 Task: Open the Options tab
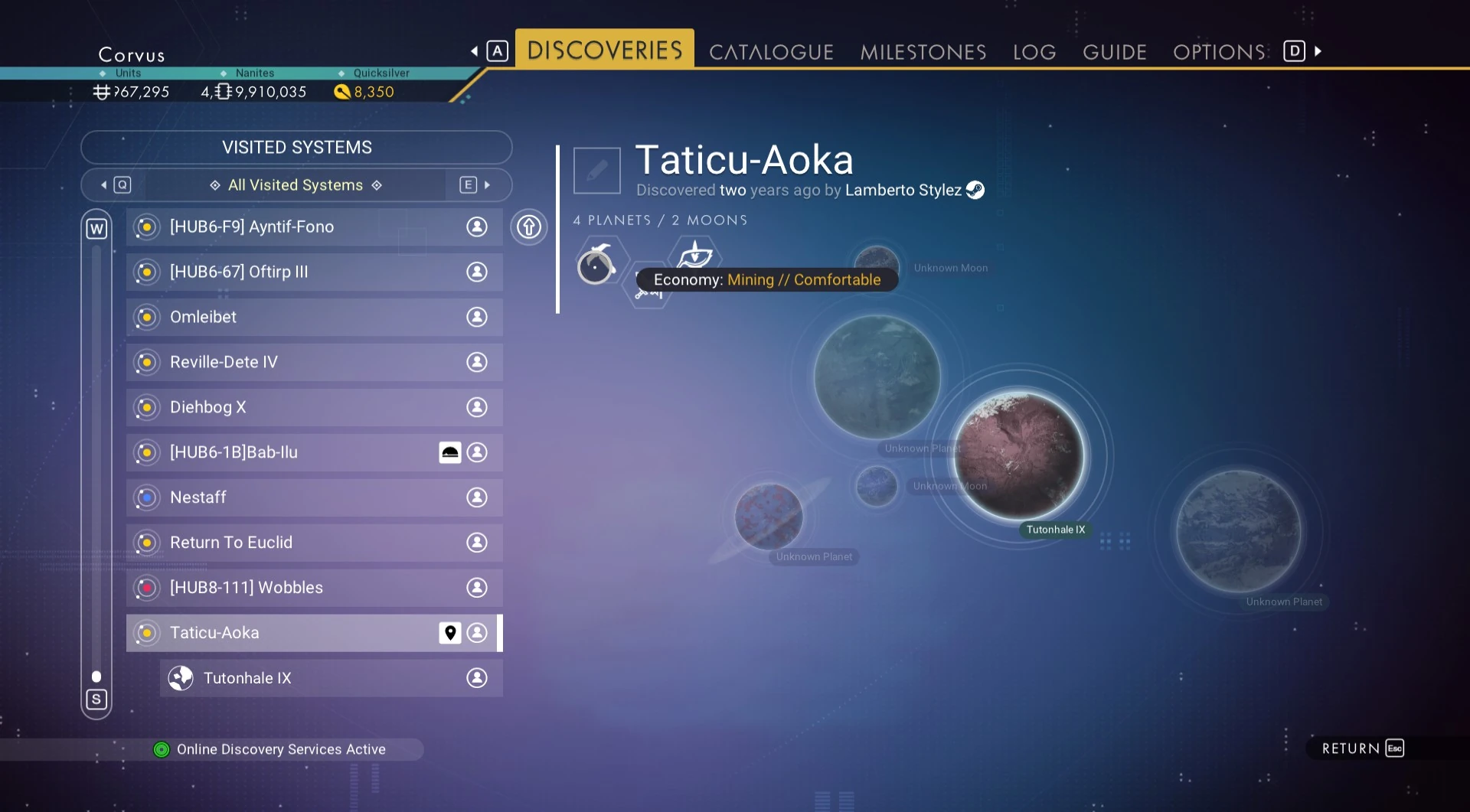click(x=1219, y=52)
